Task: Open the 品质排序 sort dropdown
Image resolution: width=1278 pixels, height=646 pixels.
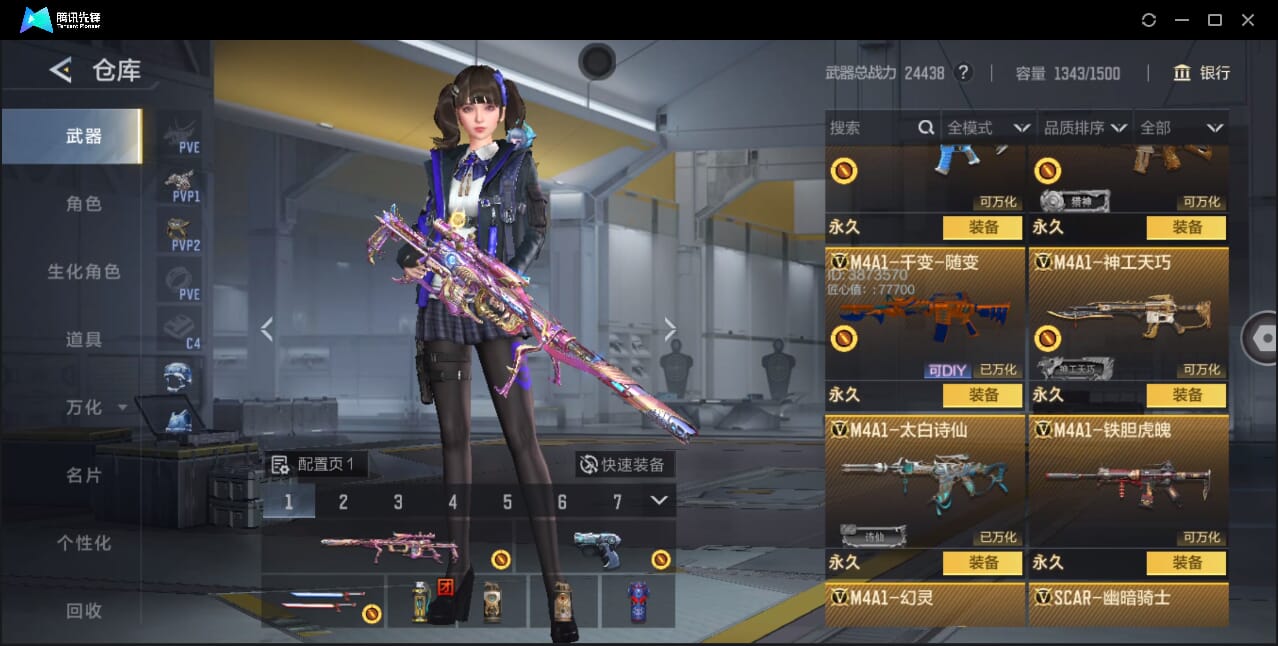Action: pos(1085,128)
